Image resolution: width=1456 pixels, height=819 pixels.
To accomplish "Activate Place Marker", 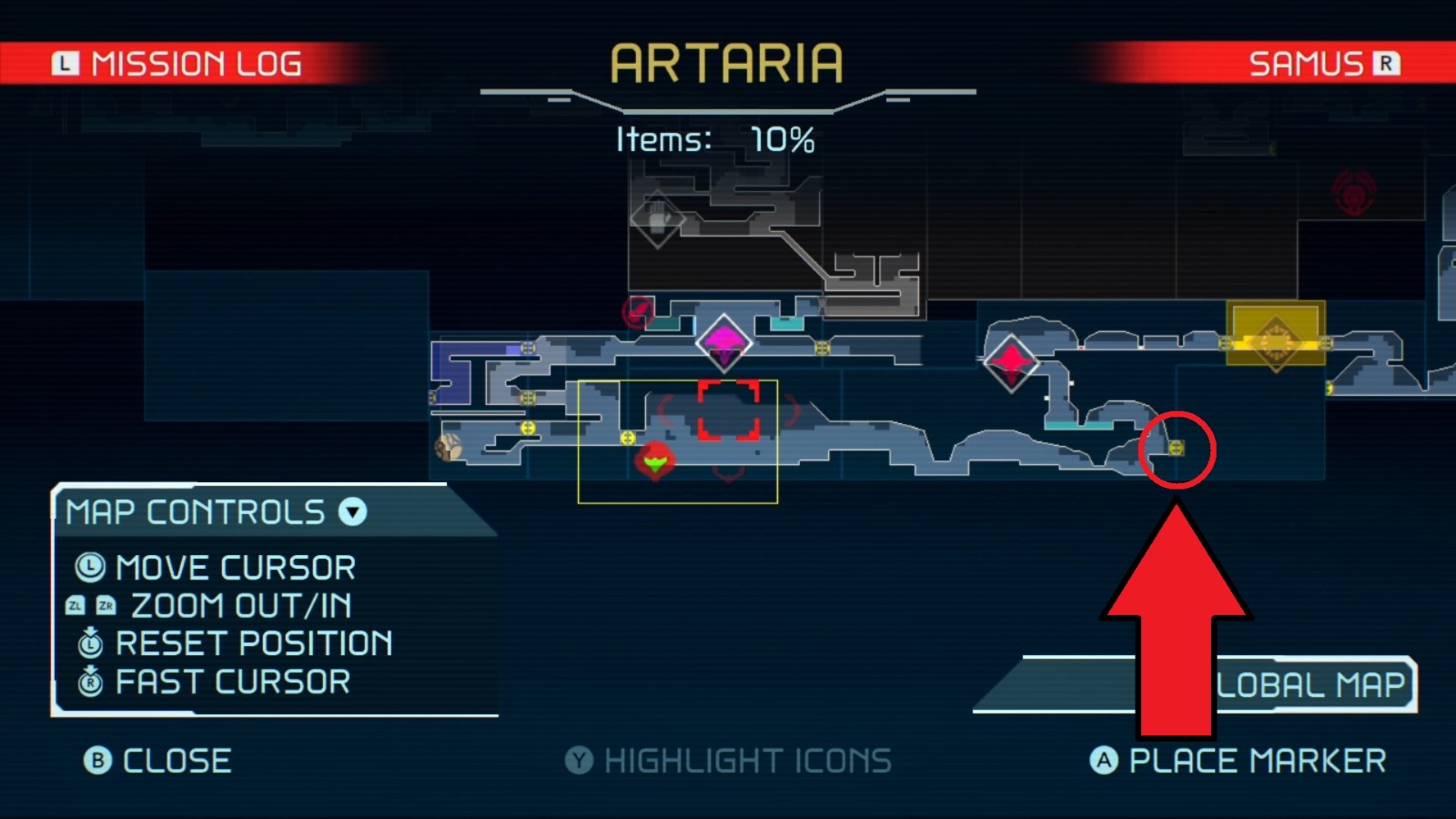I will (1247, 761).
